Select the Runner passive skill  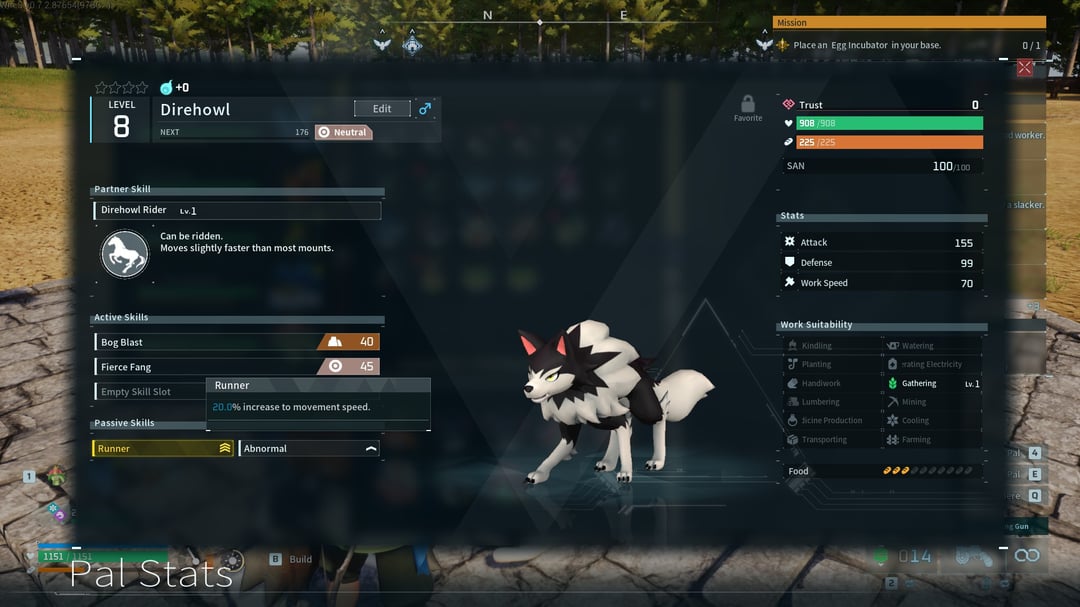click(163, 449)
